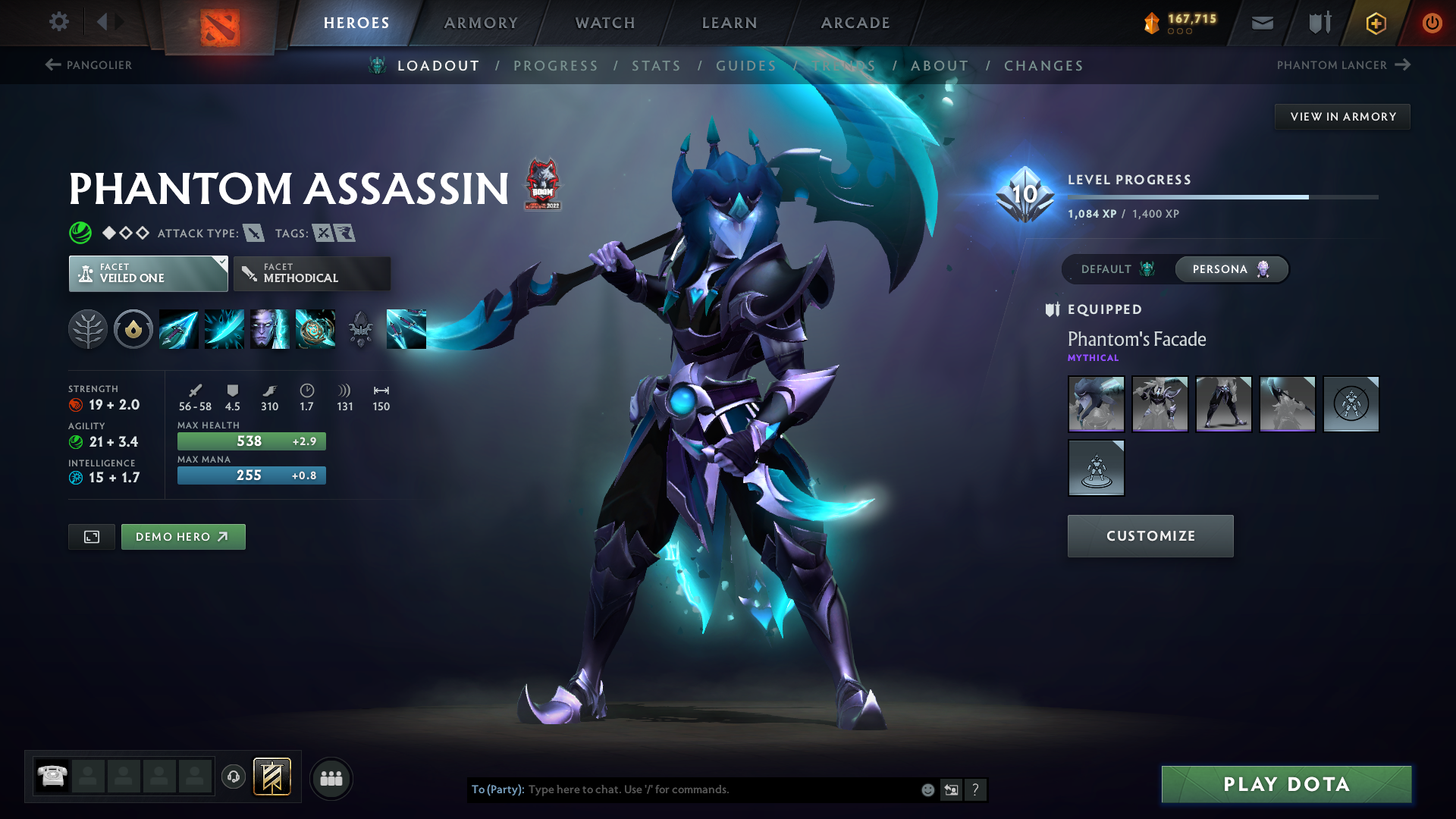Switch hero skin to Persona

1230,269
